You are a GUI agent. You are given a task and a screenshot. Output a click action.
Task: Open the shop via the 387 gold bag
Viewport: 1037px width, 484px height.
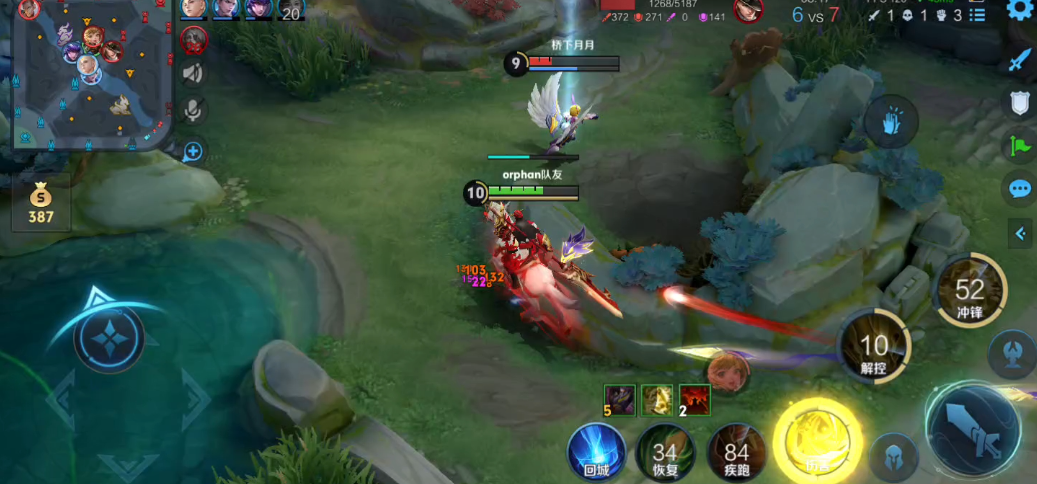click(41, 204)
